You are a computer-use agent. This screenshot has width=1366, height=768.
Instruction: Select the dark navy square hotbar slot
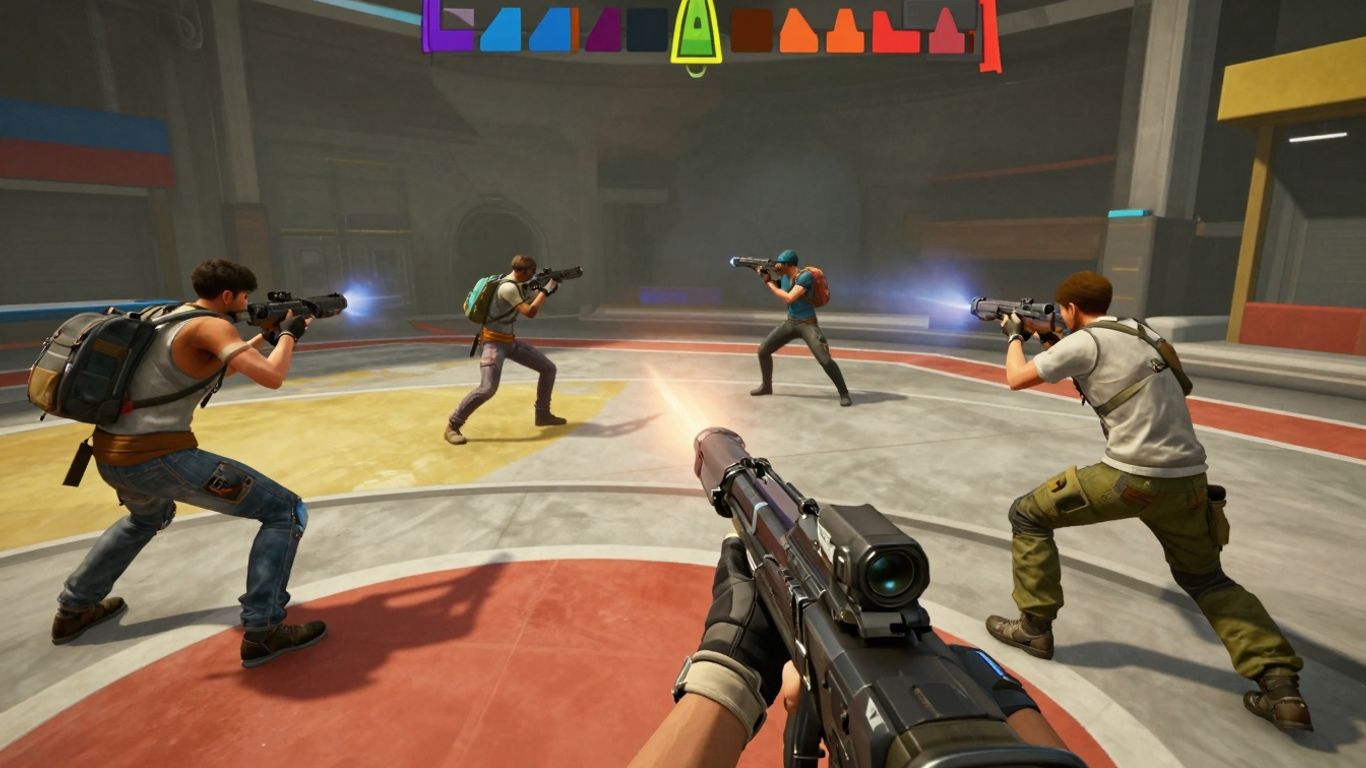(647, 32)
